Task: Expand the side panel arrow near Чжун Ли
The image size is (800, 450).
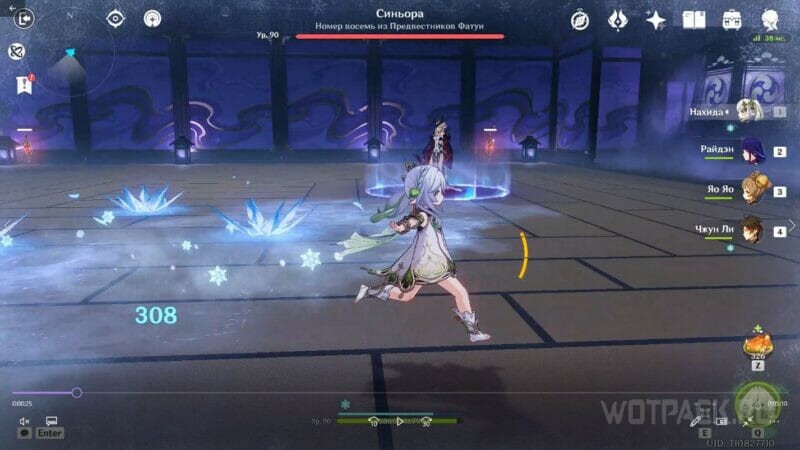Action: click(793, 226)
